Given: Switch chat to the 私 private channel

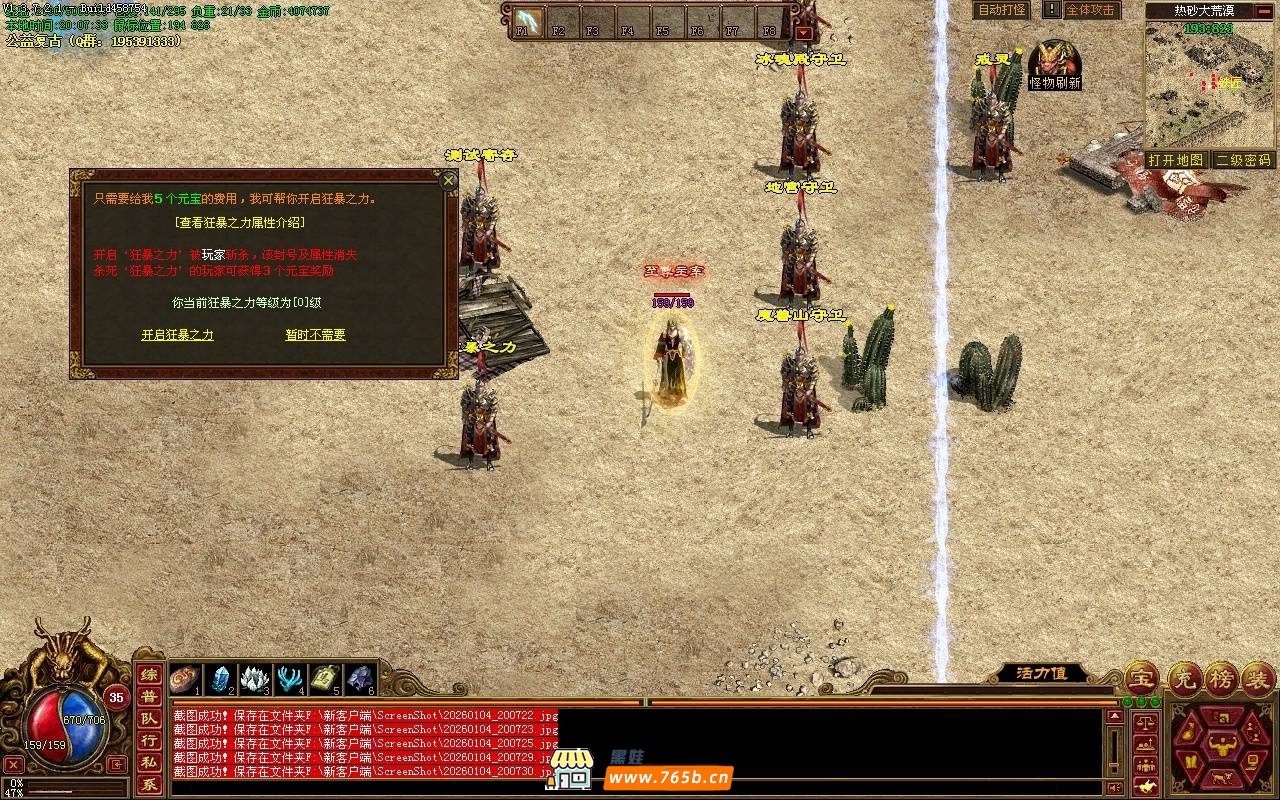Looking at the screenshot, I should 148,763.
